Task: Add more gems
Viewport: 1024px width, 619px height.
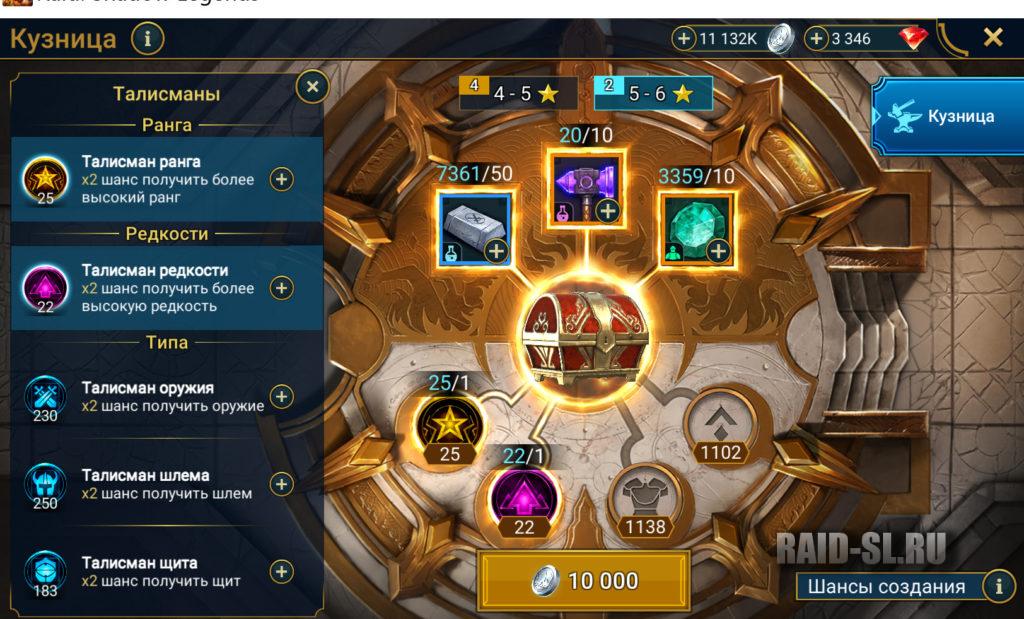Action: tap(816, 39)
